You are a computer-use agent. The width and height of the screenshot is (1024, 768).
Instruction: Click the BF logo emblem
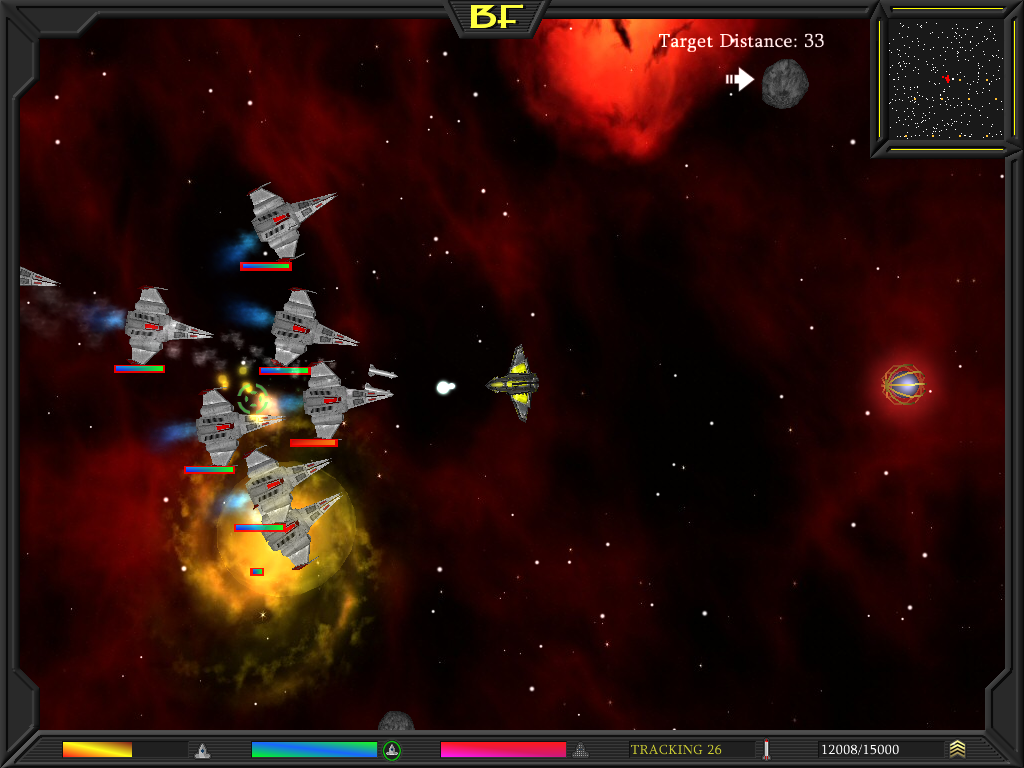pyautogui.click(x=498, y=16)
